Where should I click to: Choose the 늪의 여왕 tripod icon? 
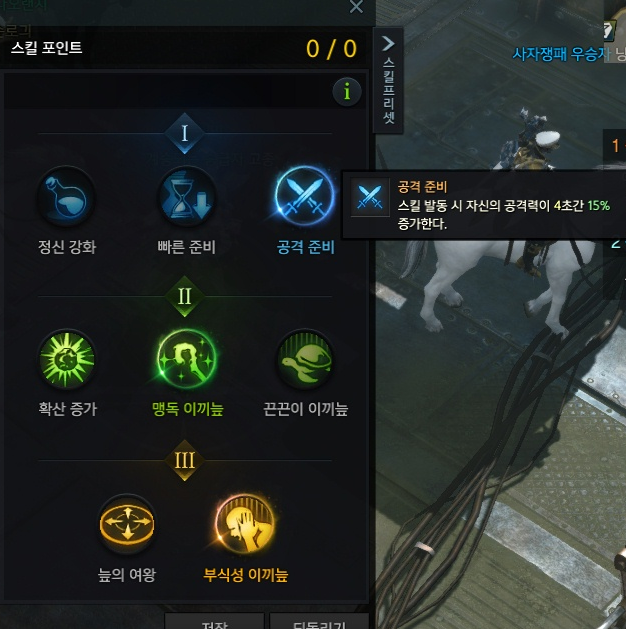127,525
